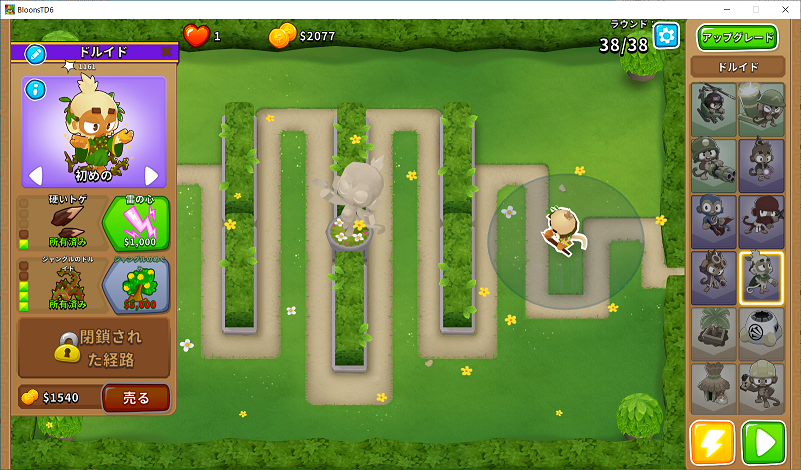Image resolution: width=801 pixels, height=470 pixels.
Task: Pick the Banana Farm tower from shop
Action: click(x=713, y=333)
